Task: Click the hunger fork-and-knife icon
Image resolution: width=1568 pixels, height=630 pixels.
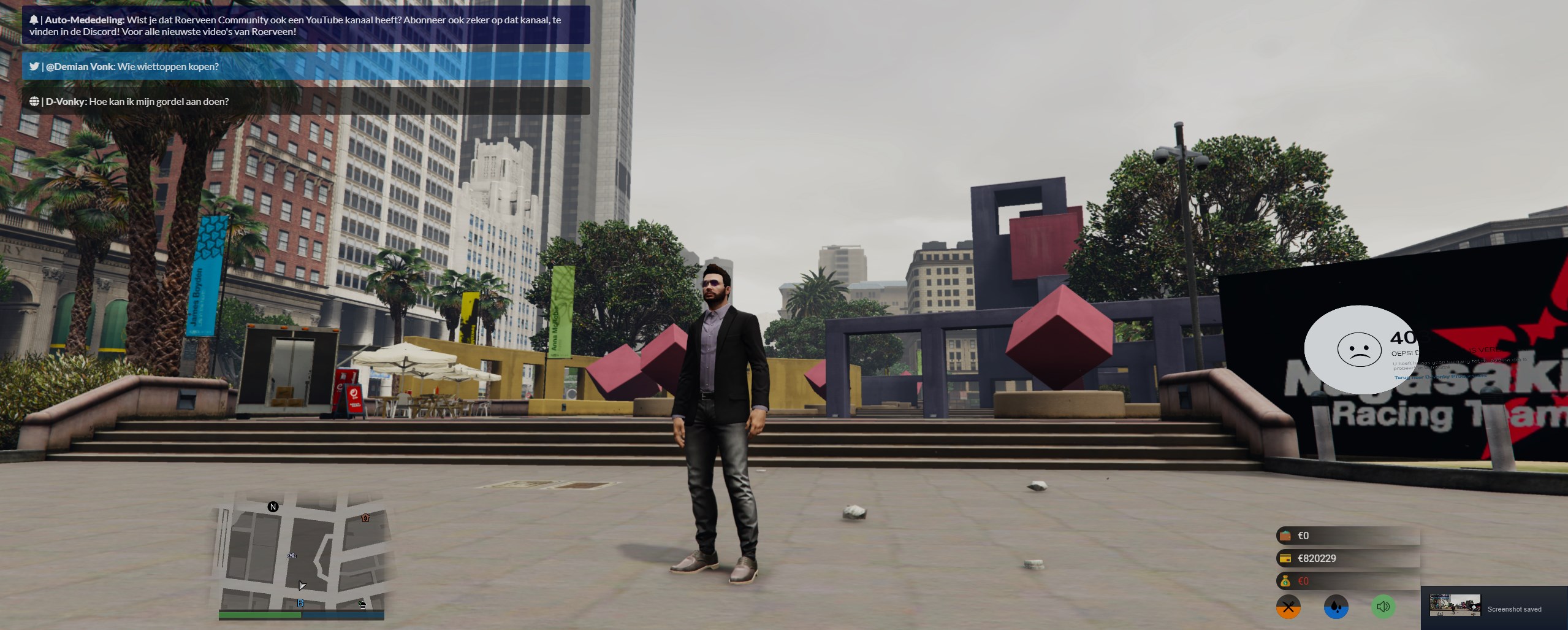Action: click(x=1288, y=607)
